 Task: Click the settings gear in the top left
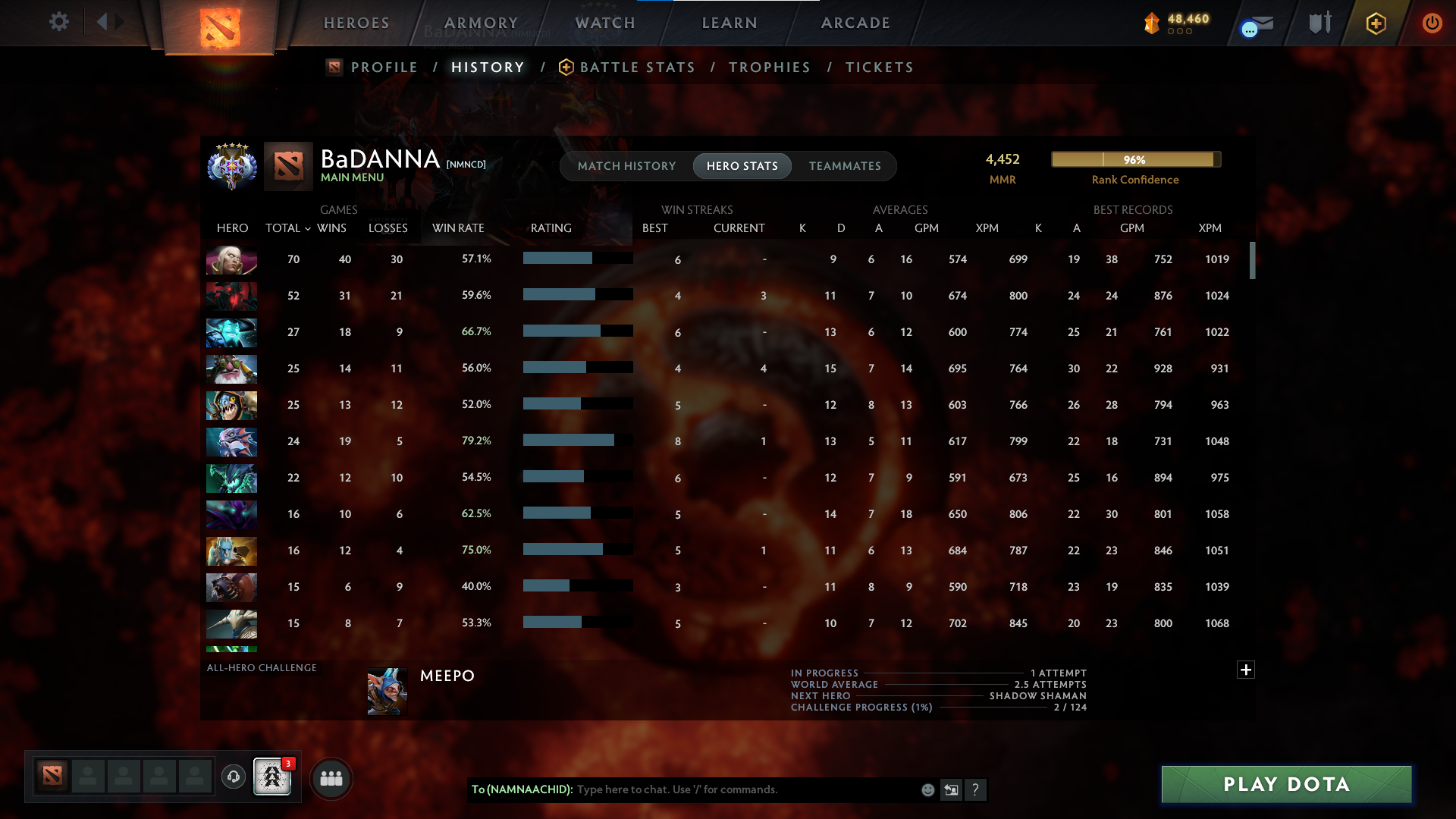[x=59, y=22]
